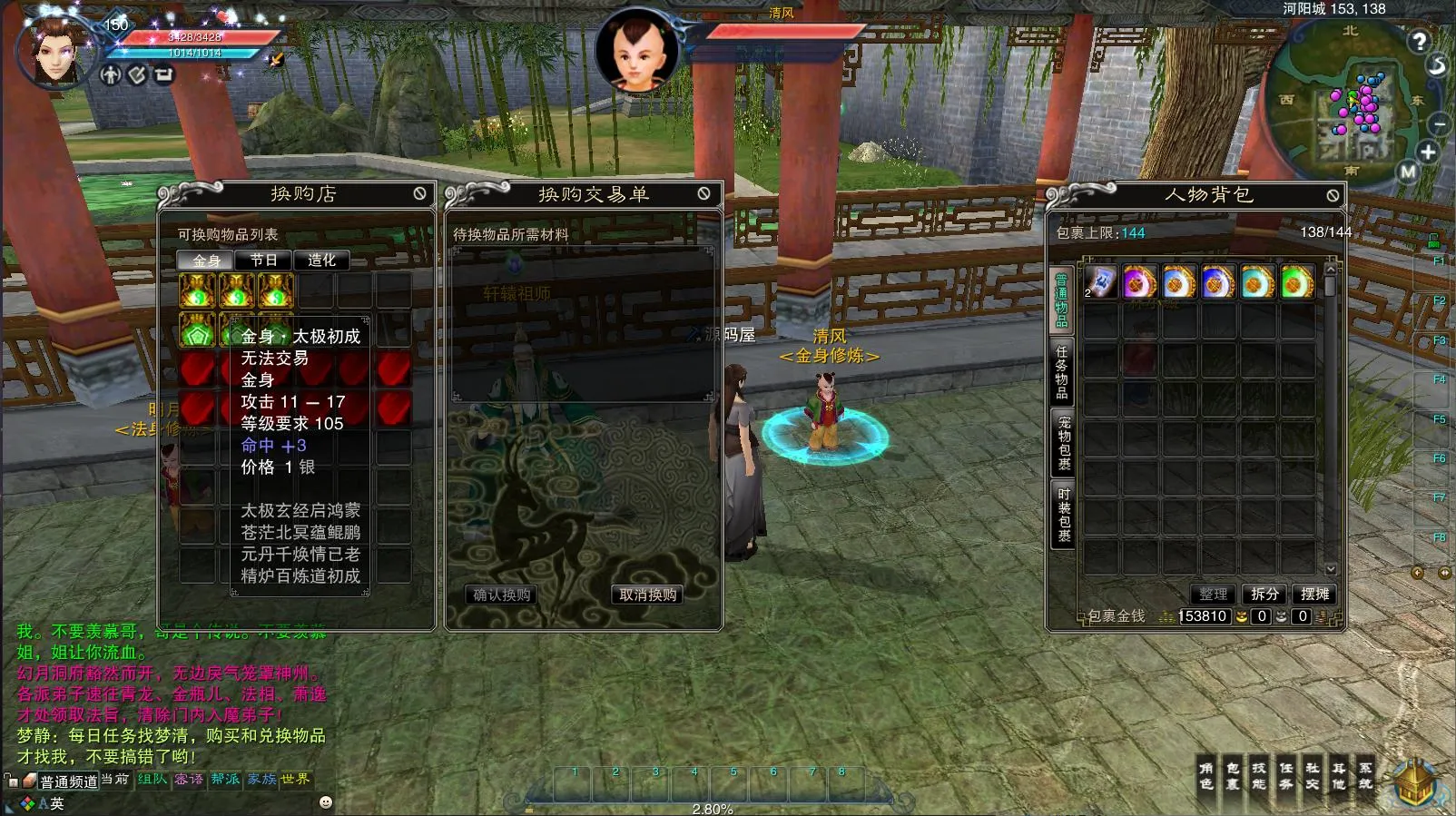1456x816 pixels.
Task: Show the 时装包裹 fashion bag tab
Action: click(1063, 515)
